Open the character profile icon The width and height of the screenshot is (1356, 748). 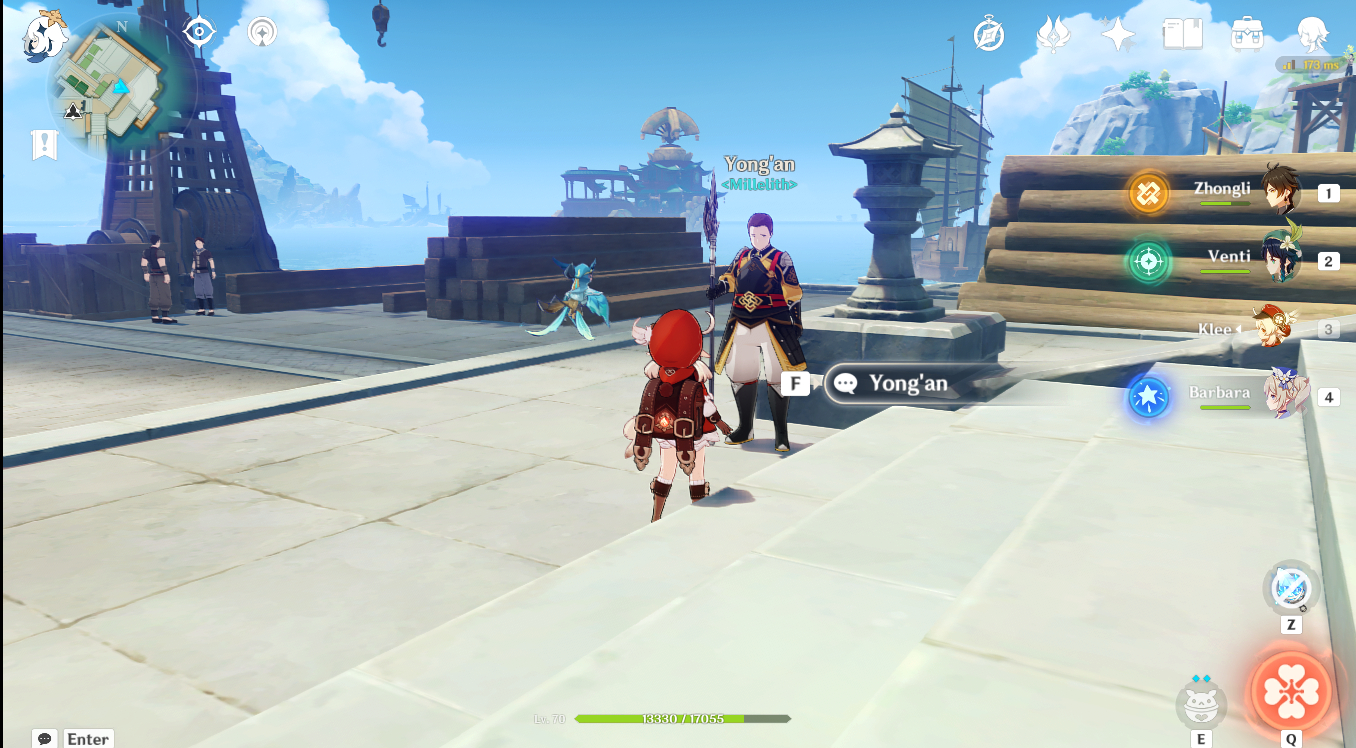[x=1312, y=35]
